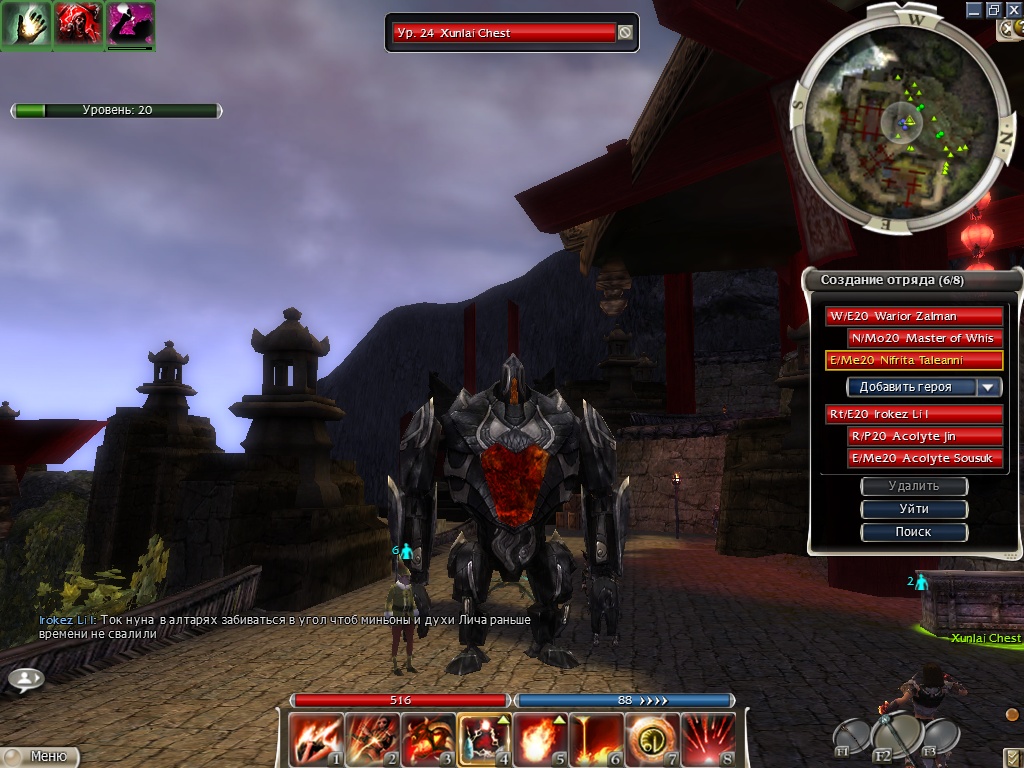Click the Поиск party search button
This screenshot has width=1024, height=768.
914,532
